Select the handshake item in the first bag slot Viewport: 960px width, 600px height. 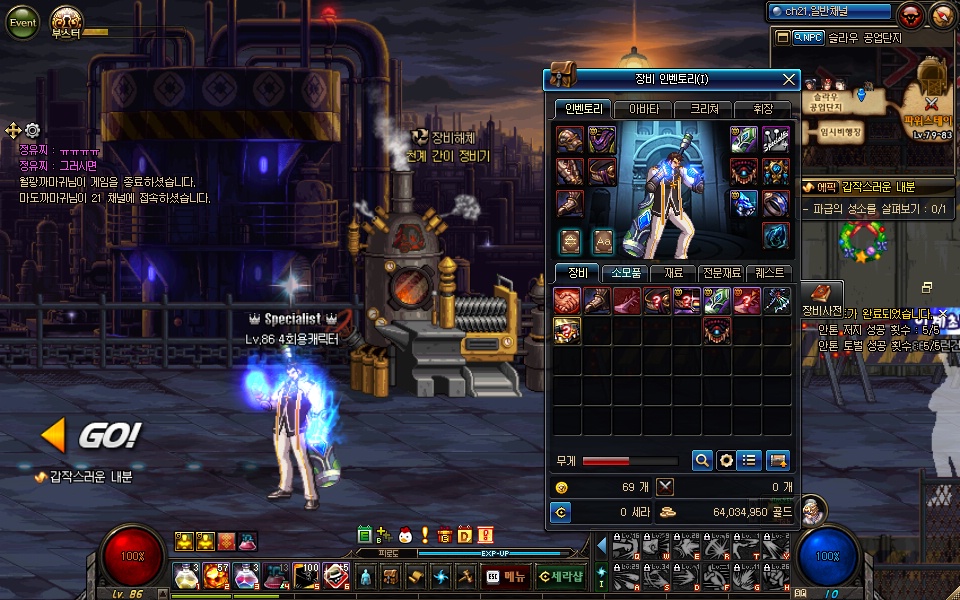coord(569,300)
